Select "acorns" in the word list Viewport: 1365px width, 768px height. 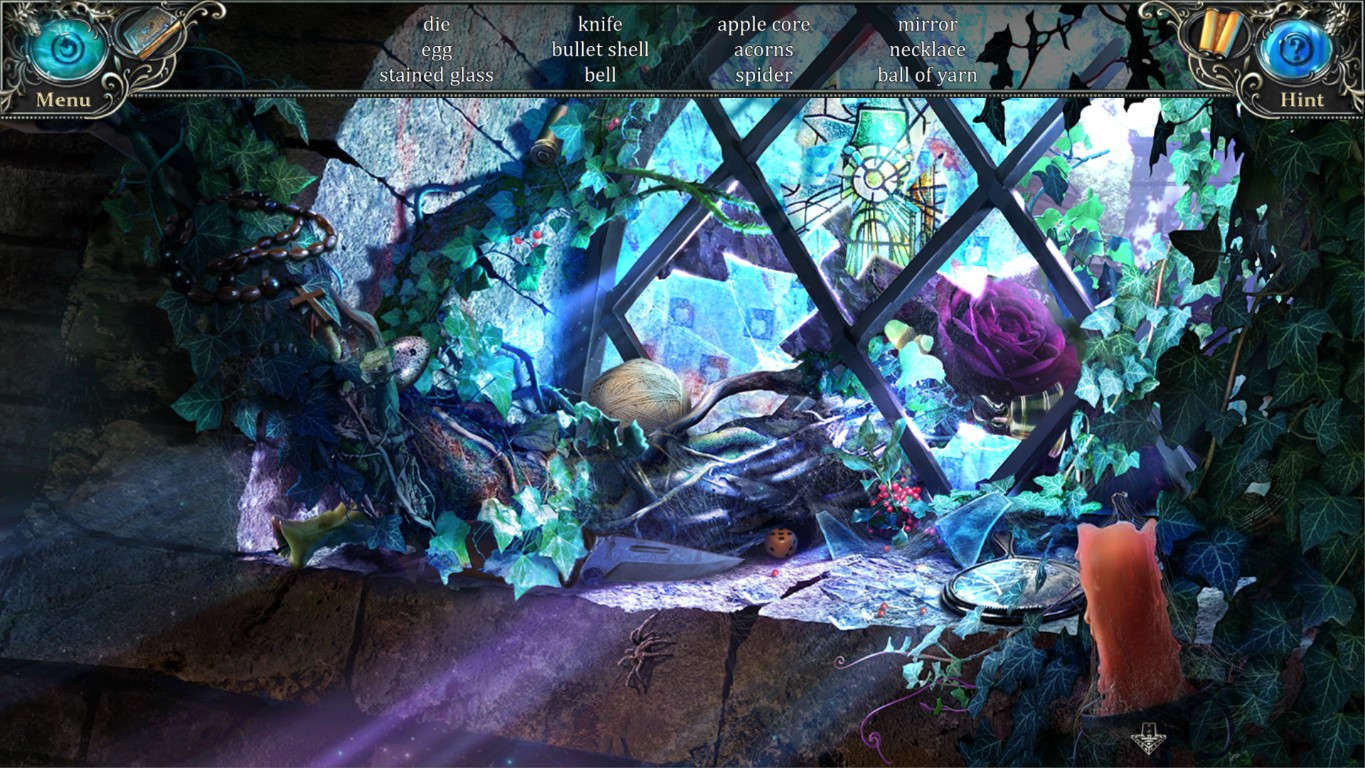[x=763, y=48]
